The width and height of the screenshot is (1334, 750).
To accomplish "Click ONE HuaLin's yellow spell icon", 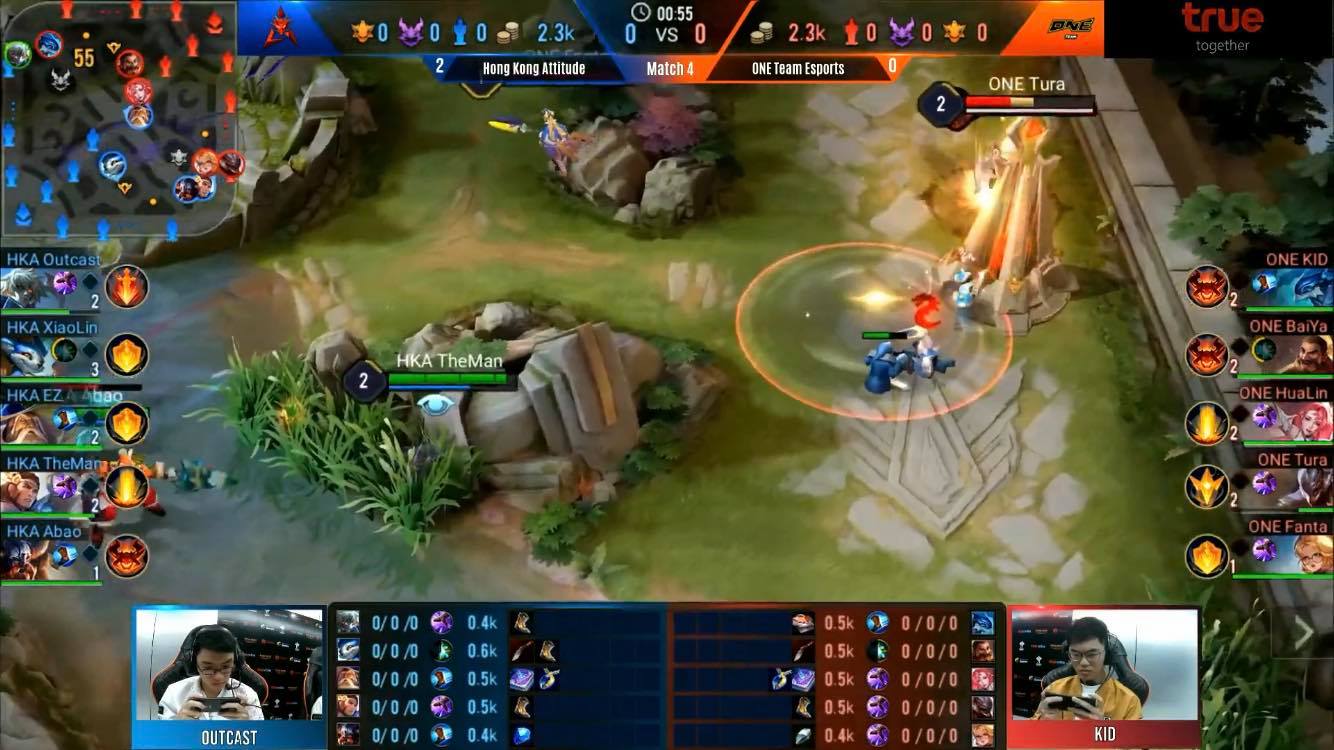I will pos(1207,422).
